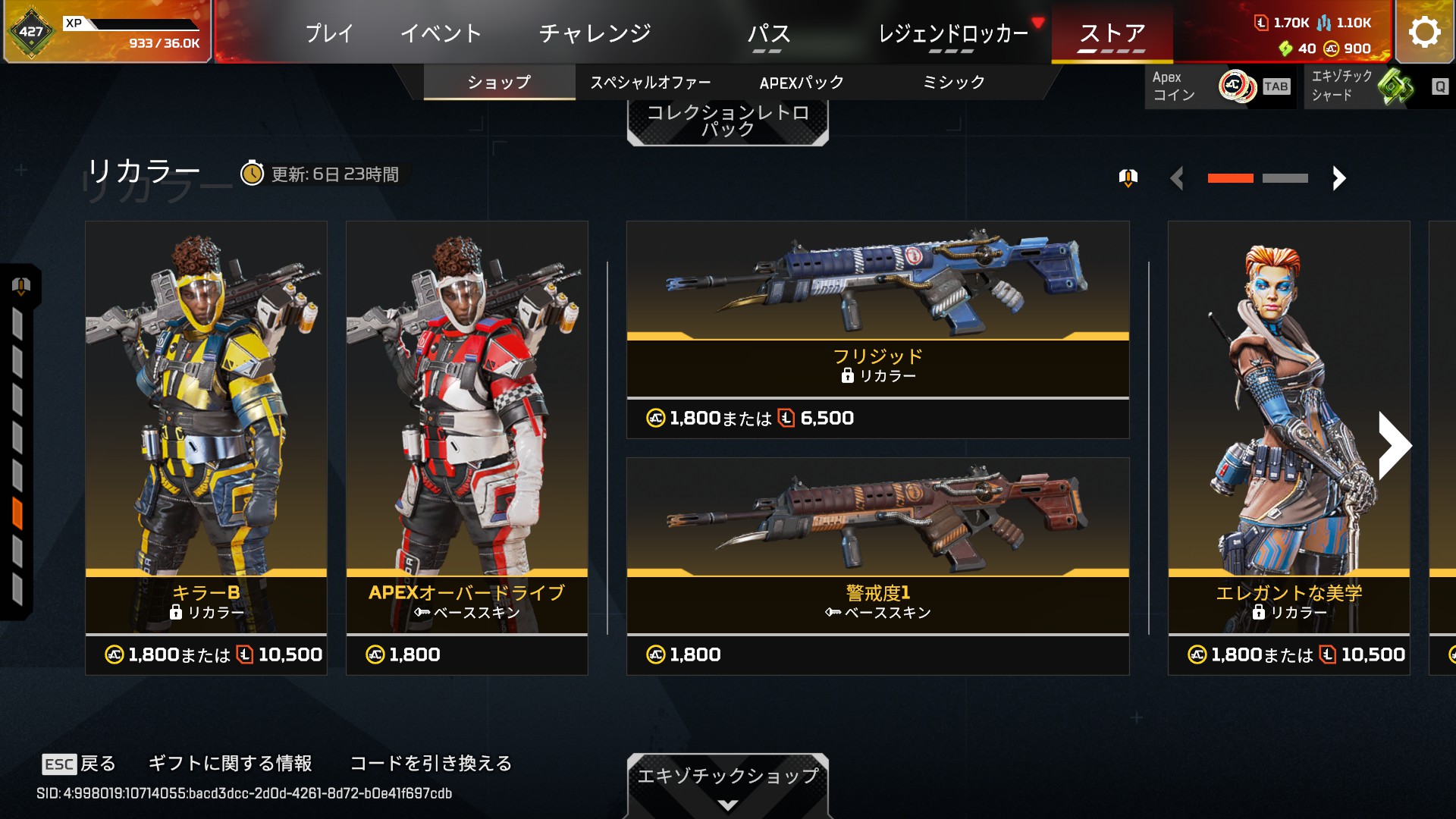
Task: Buy Apex コイン from the currency panel
Action: pyautogui.click(x=1219, y=86)
